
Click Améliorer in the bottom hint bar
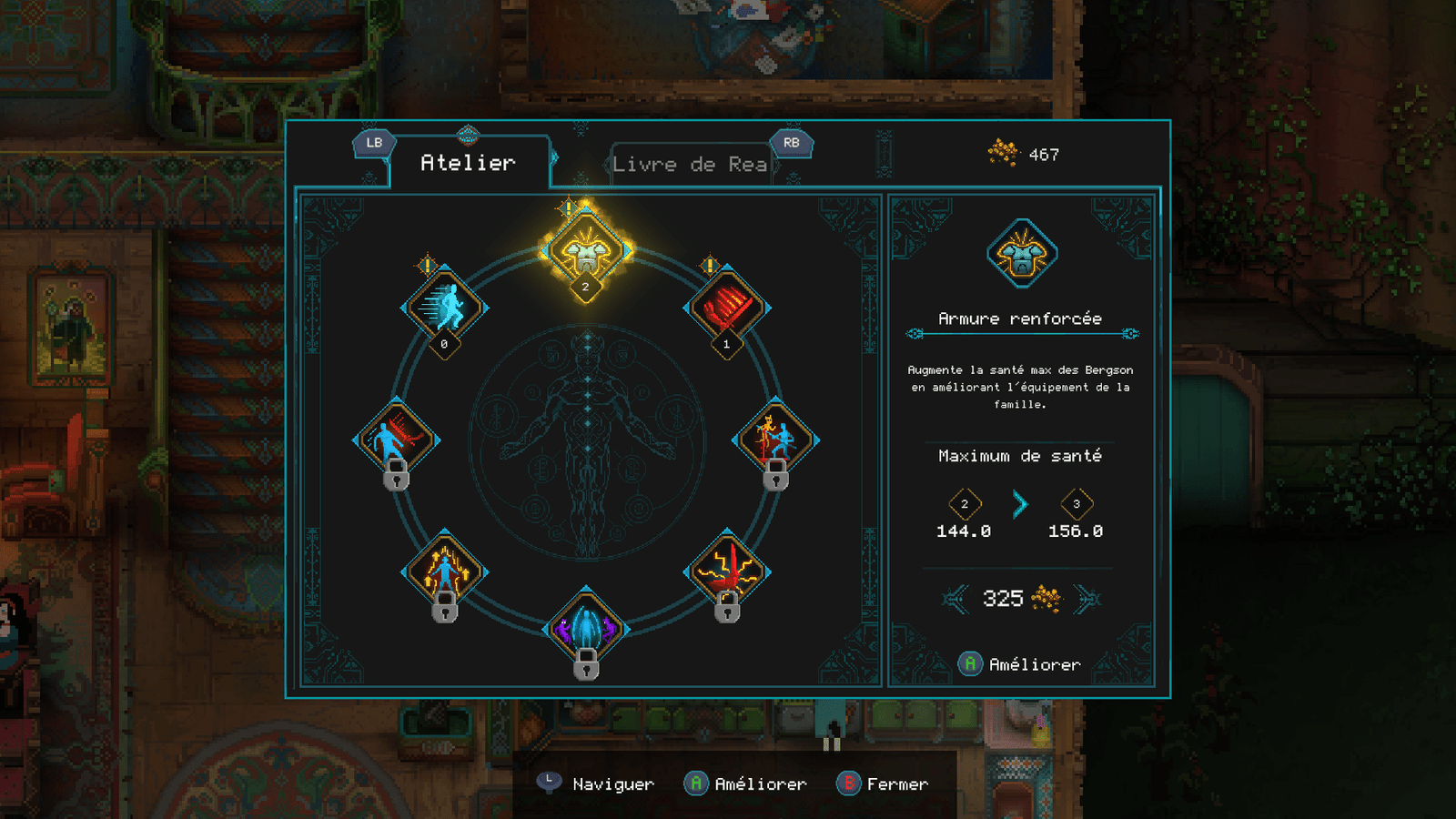click(x=746, y=784)
